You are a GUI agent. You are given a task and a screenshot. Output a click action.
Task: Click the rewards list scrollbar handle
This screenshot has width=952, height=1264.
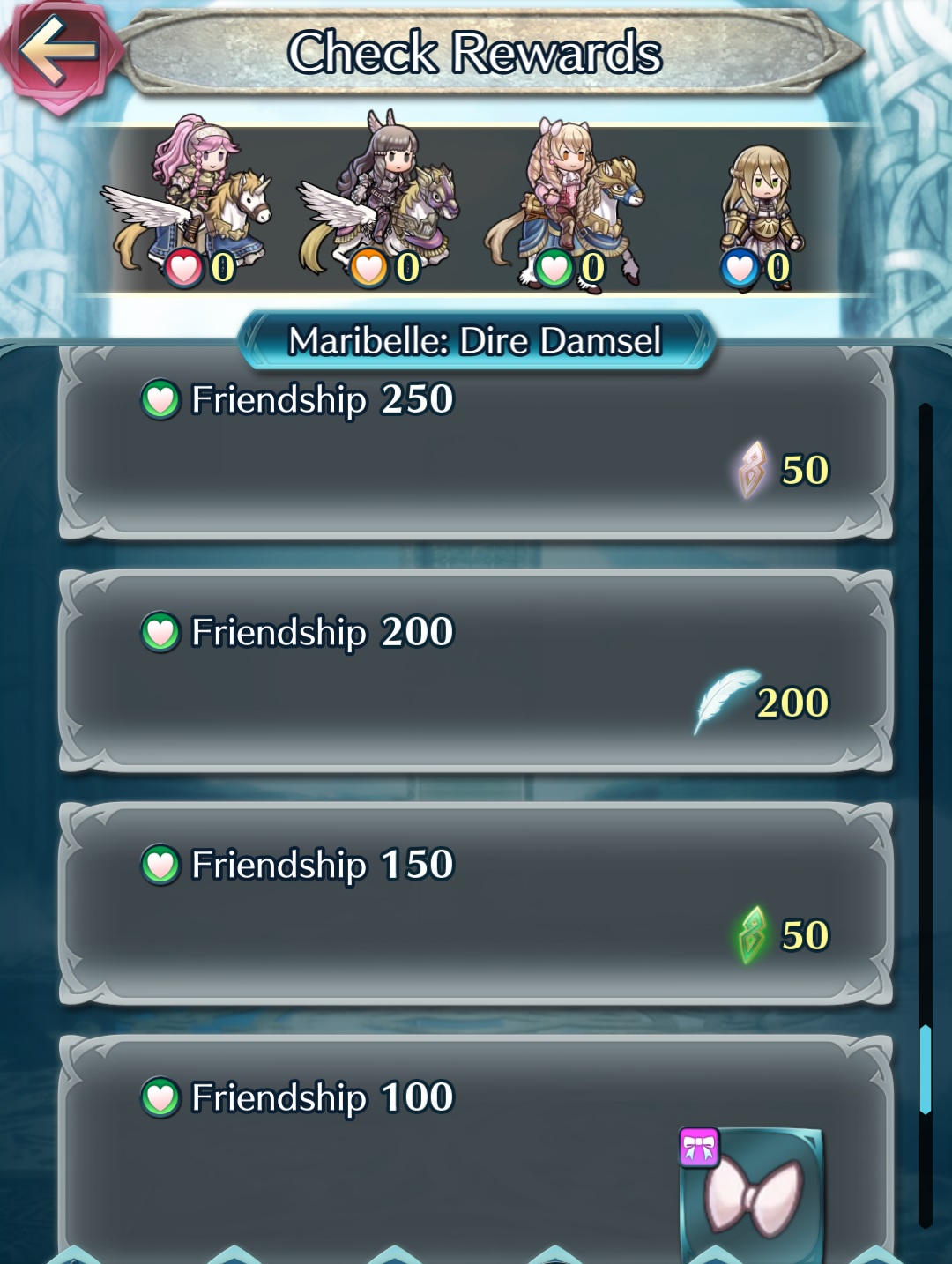coord(925,1069)
